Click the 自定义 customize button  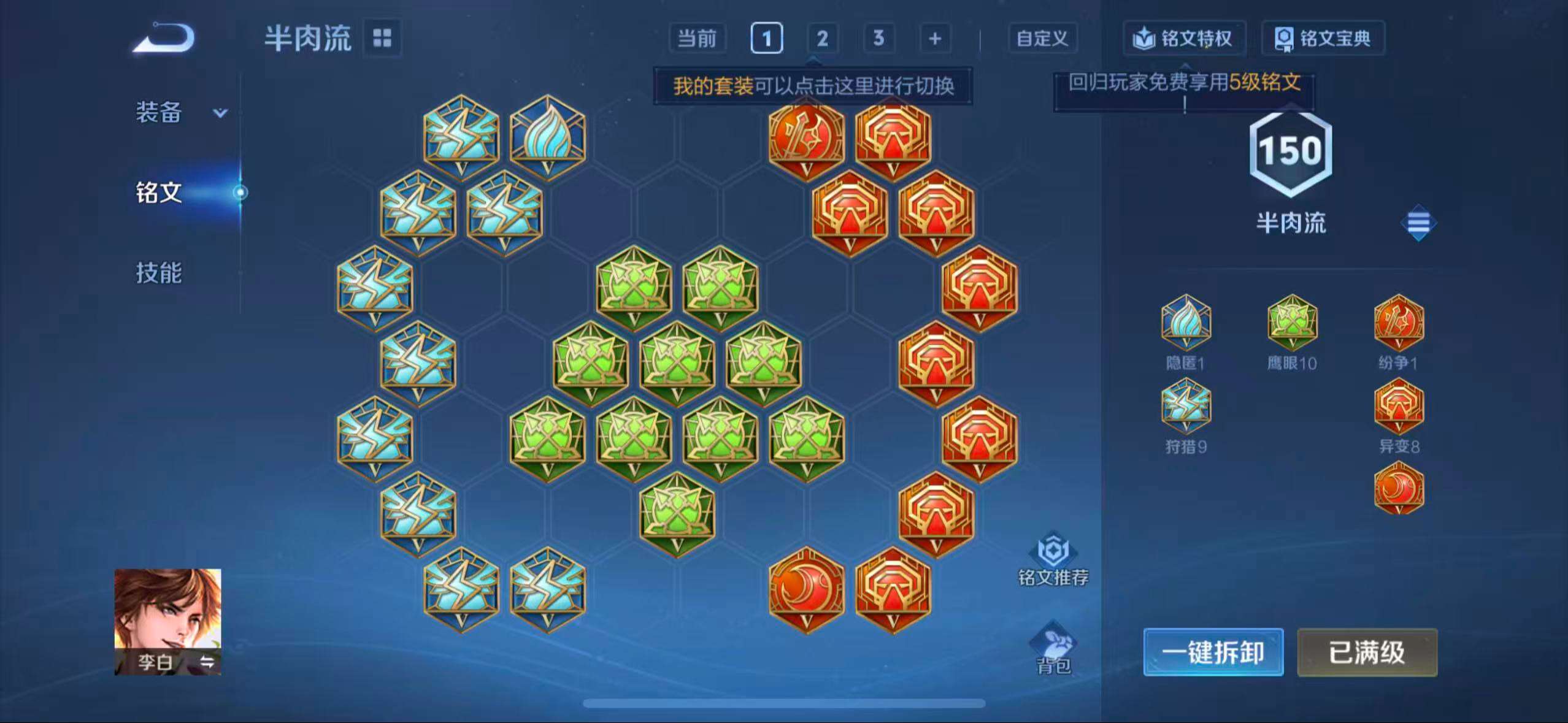(1041, 38)
